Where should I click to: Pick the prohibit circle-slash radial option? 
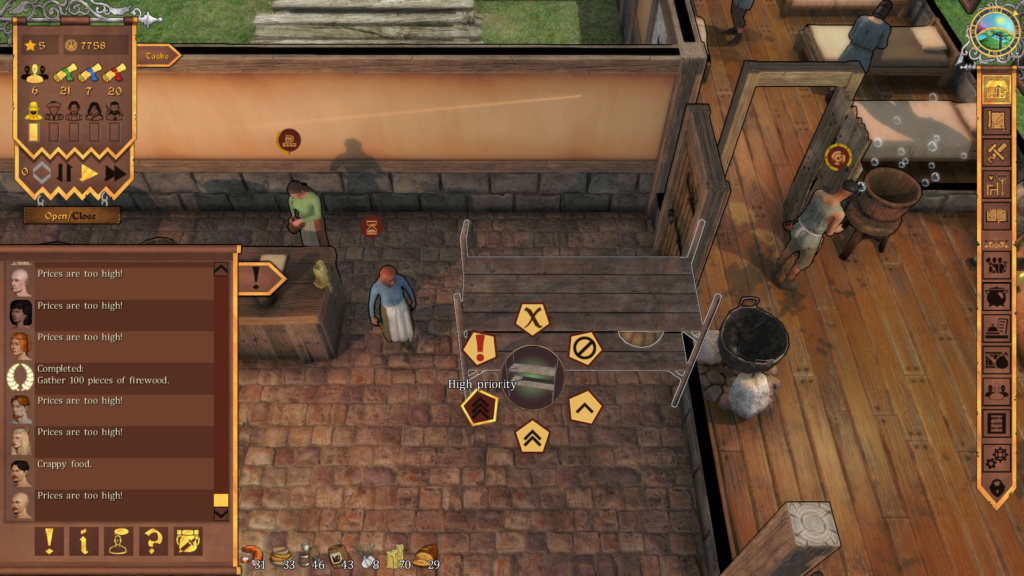coord(584,348)
